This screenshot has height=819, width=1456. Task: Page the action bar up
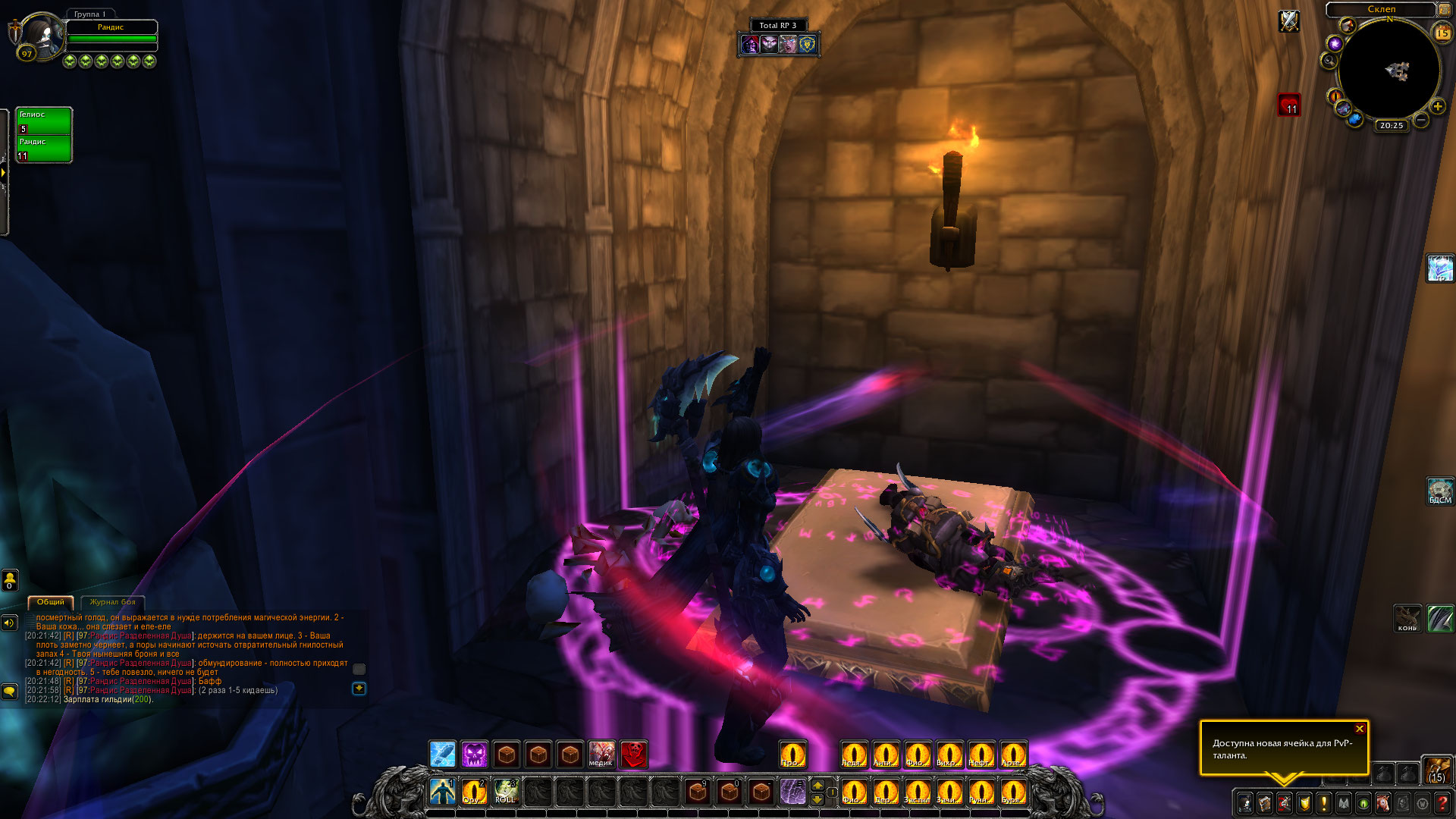pos(817,784)
